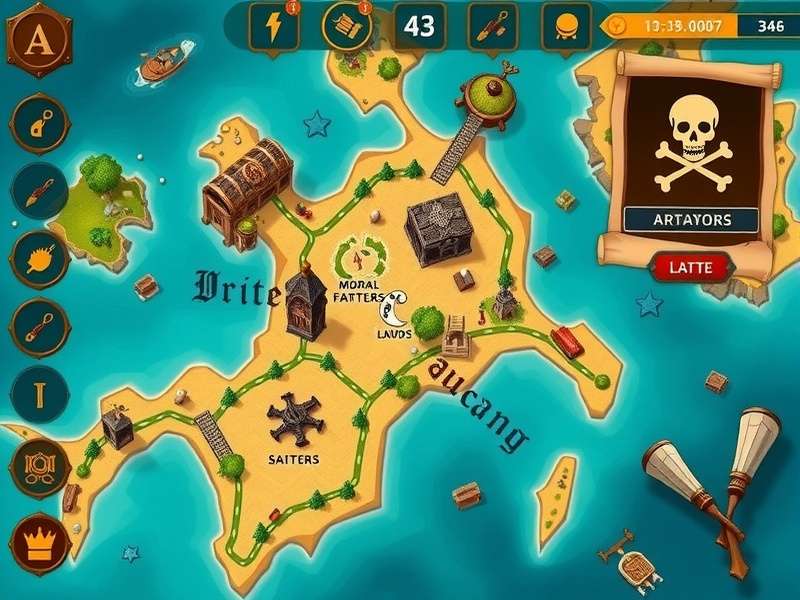The width and height of the screenshot is (800, 600).
Task: Open the skull and crossbones flag panel
Action: pyautogui.click(x=691, y=143)
